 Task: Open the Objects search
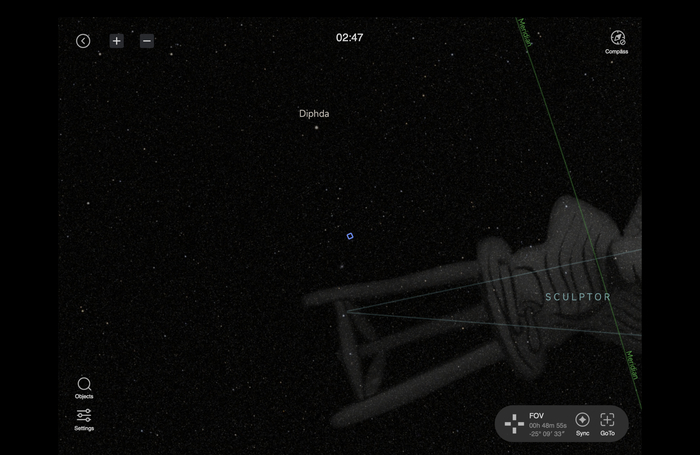tap(84, 386)
